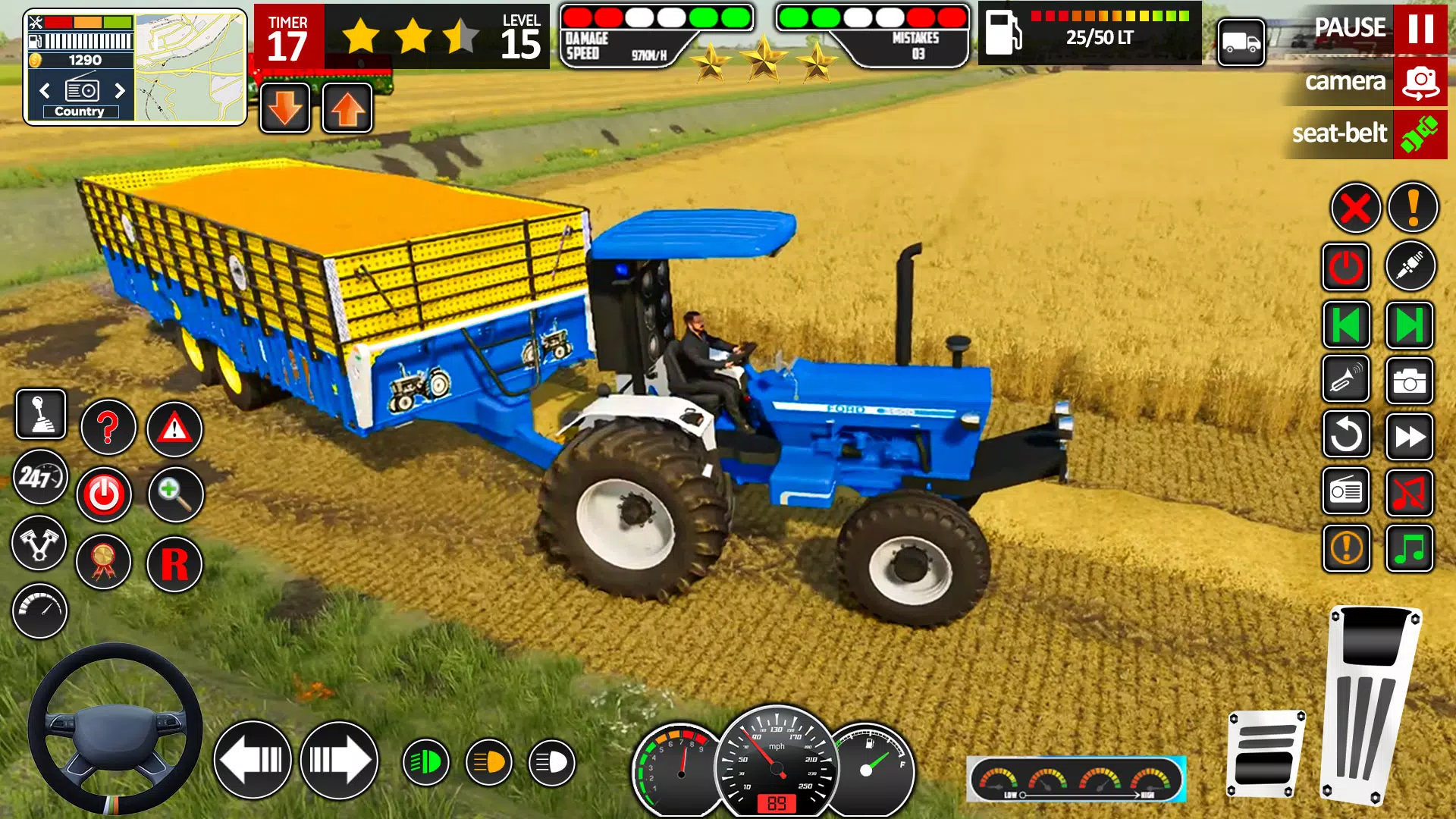Image resolution: width=1456 pixels, height=819 pixels.
Task: Browse next radio station with the right chevron
Action: [119, 91]
